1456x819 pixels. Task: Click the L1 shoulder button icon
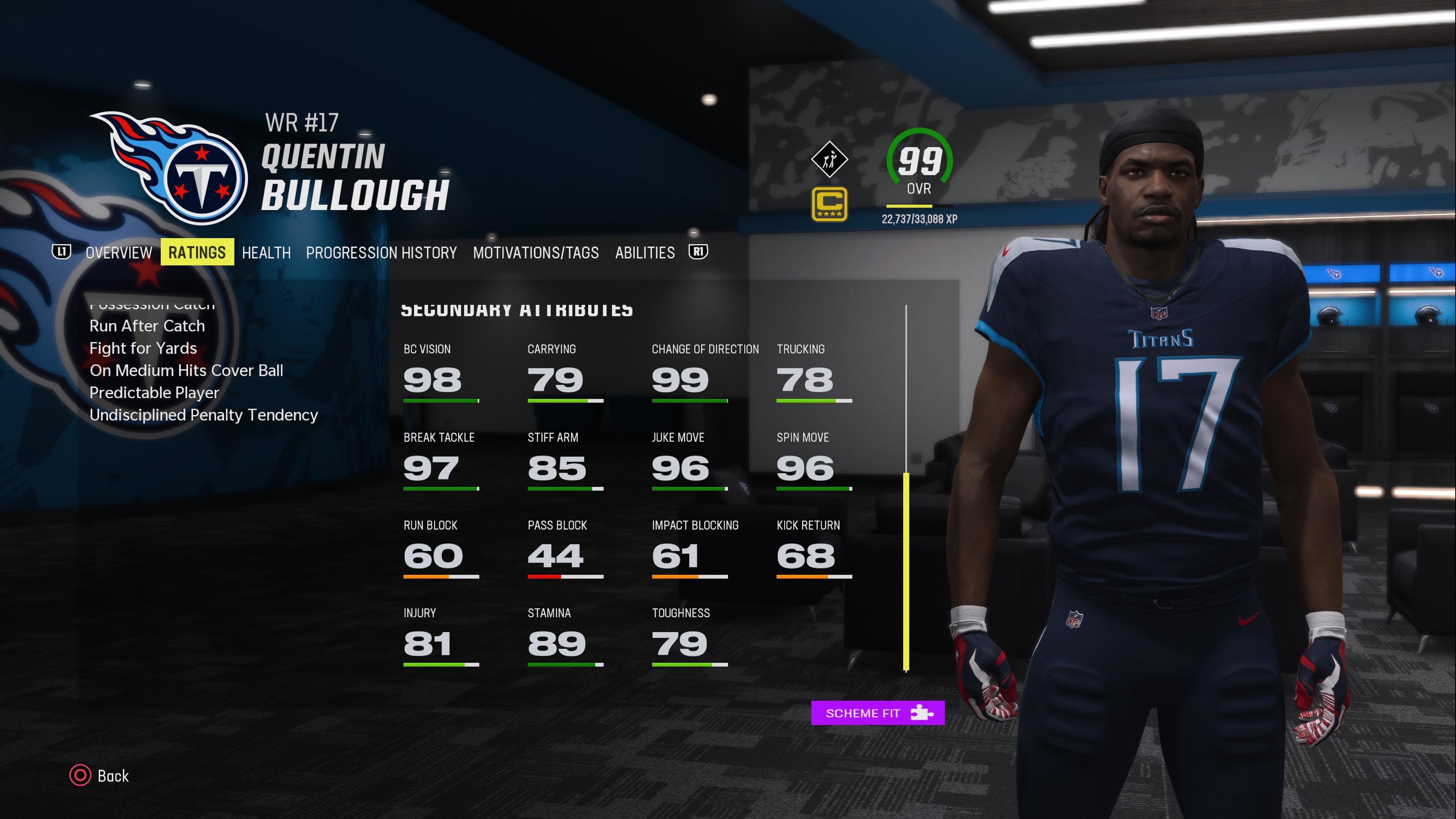coord(61,253)
